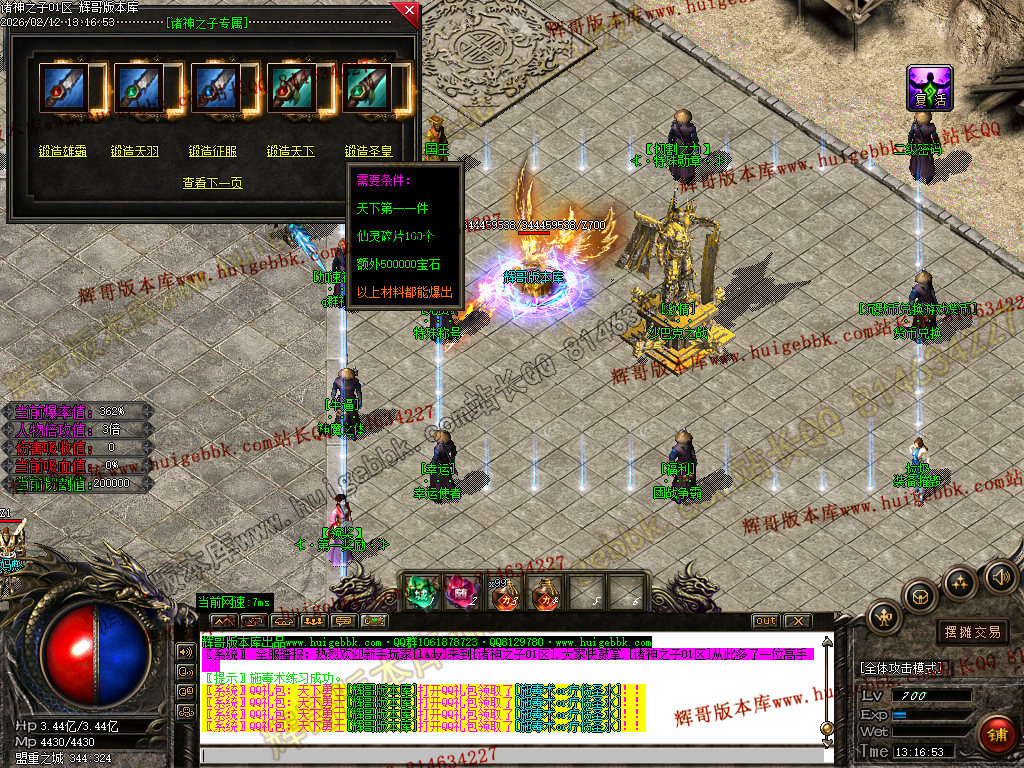Image resolution: width=1024 pixels, height=768 pixels.
Task: Close the 诸神之子专属 forging panel
Action: [x=408, y=11]
